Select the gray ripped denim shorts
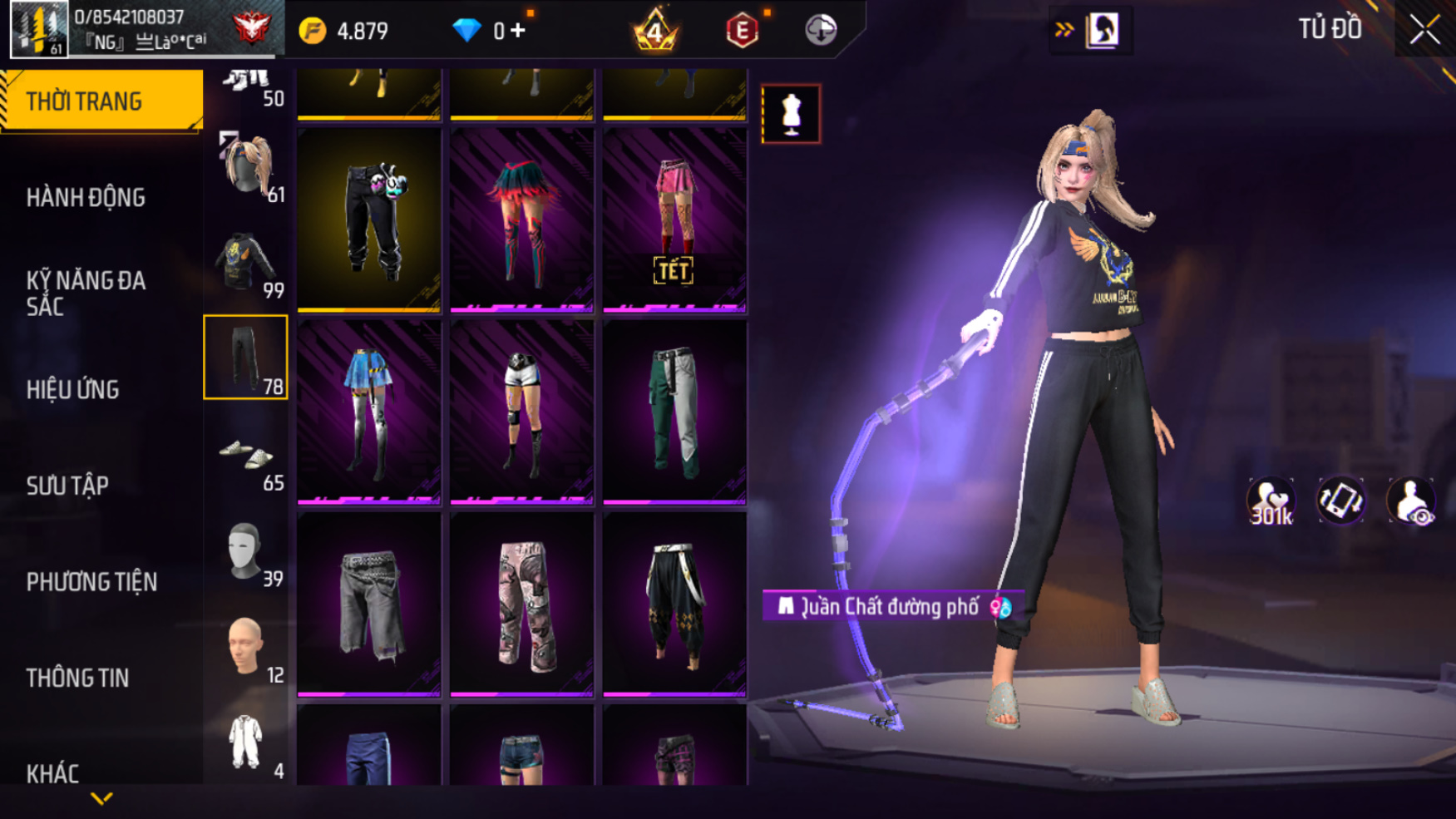Viewport: 1456px width, 819px height. pos(369,604)
